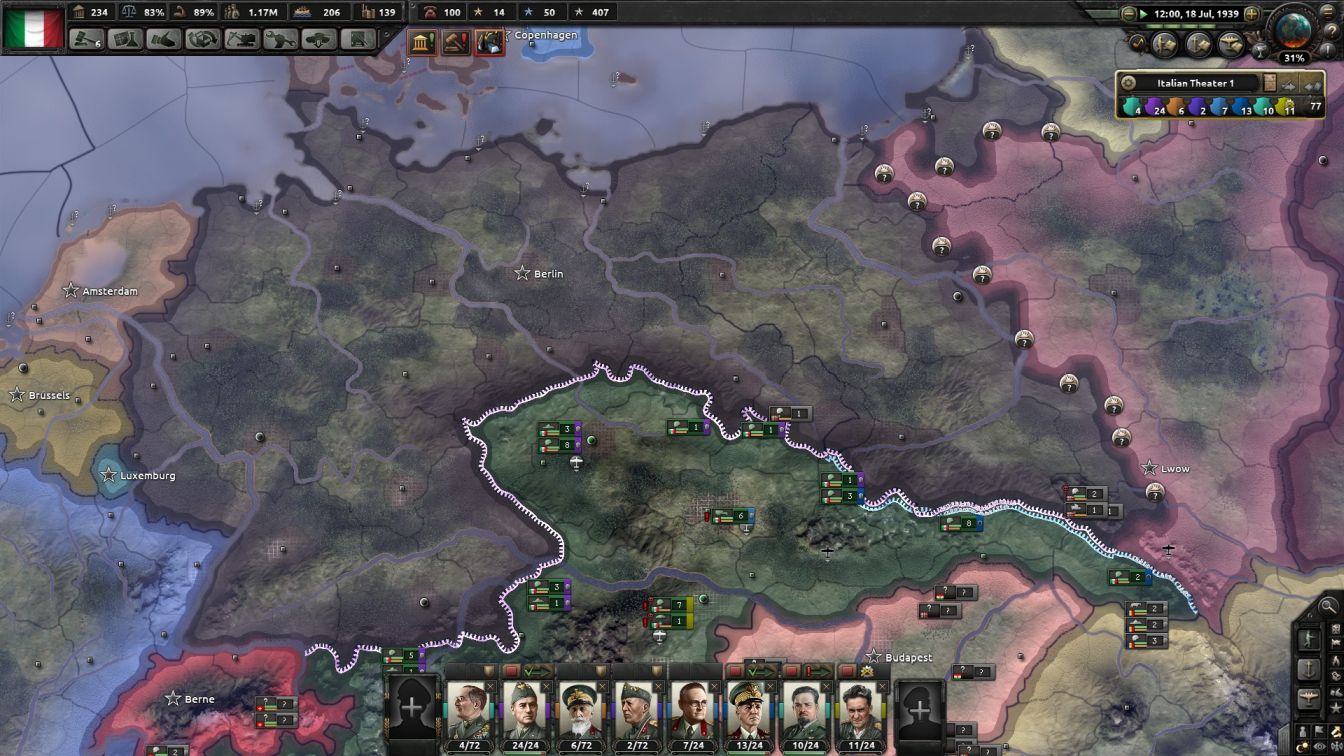
Task: Toggle the airplane air units filter
Action: [1309, 696]
